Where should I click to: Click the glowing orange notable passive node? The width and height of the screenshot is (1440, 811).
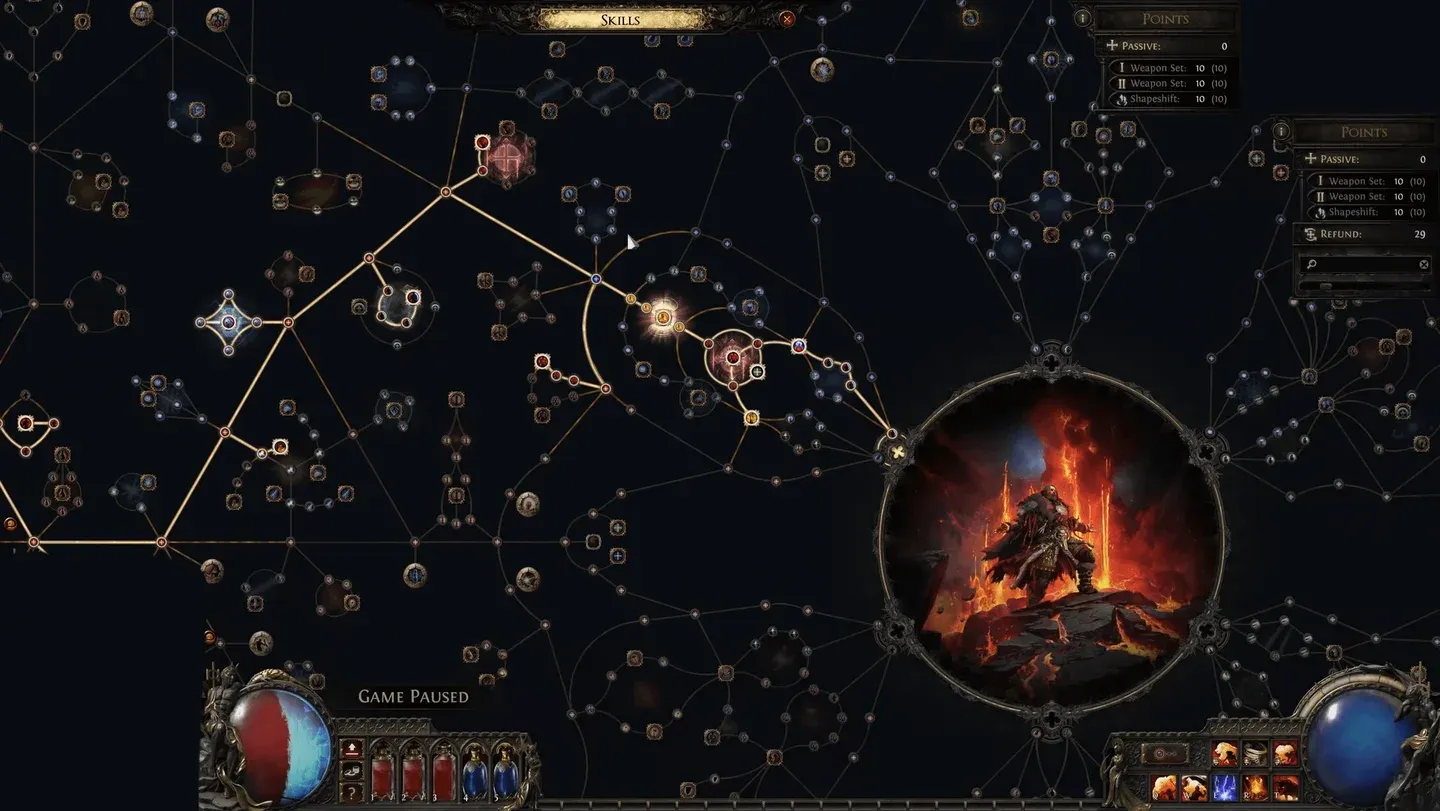[x=662, y=318]
